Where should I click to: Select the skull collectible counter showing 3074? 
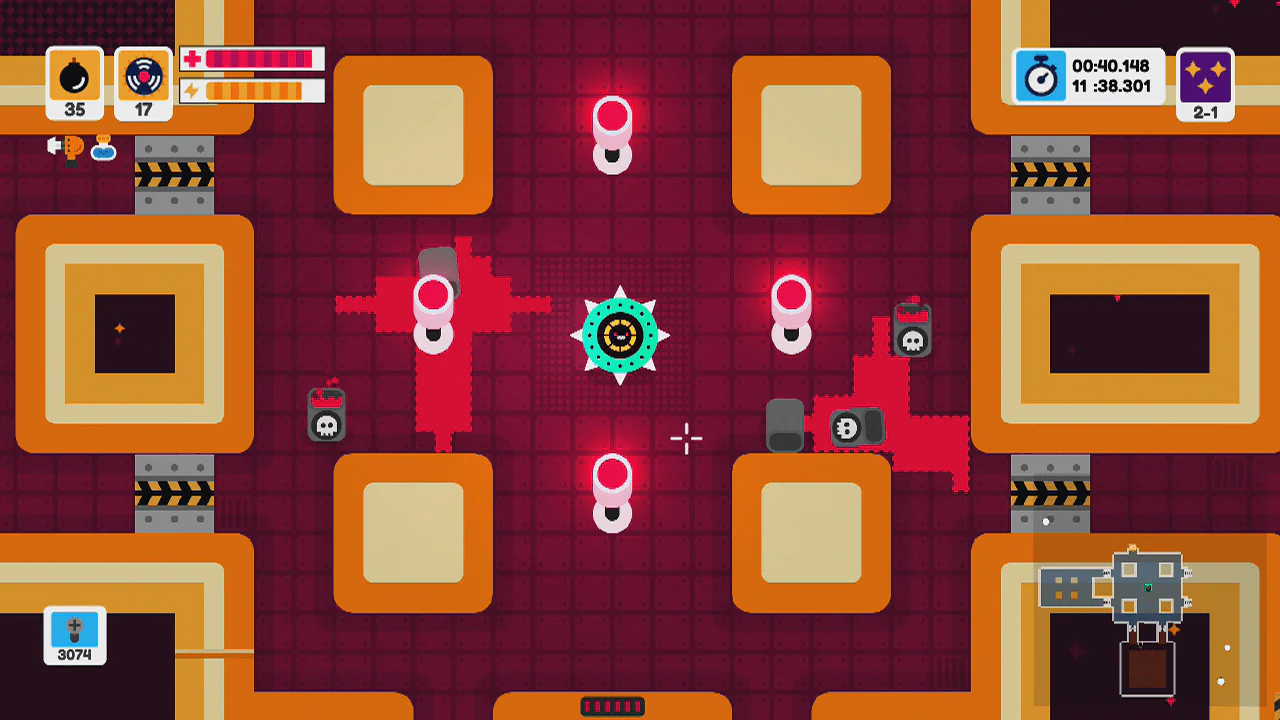[73, 634]
